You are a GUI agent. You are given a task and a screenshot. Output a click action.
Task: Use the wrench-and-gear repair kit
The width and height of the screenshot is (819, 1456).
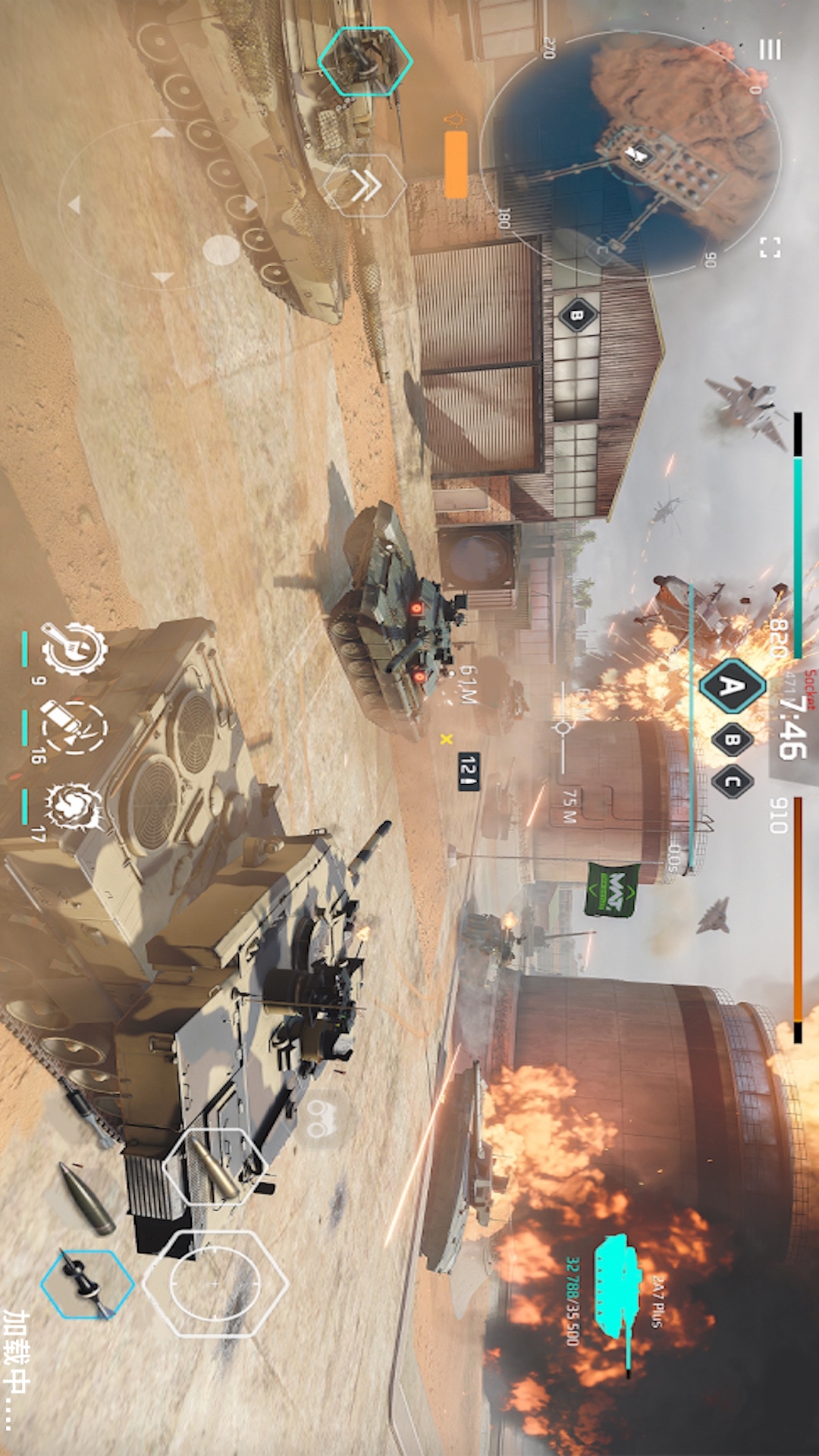point(74,649)
